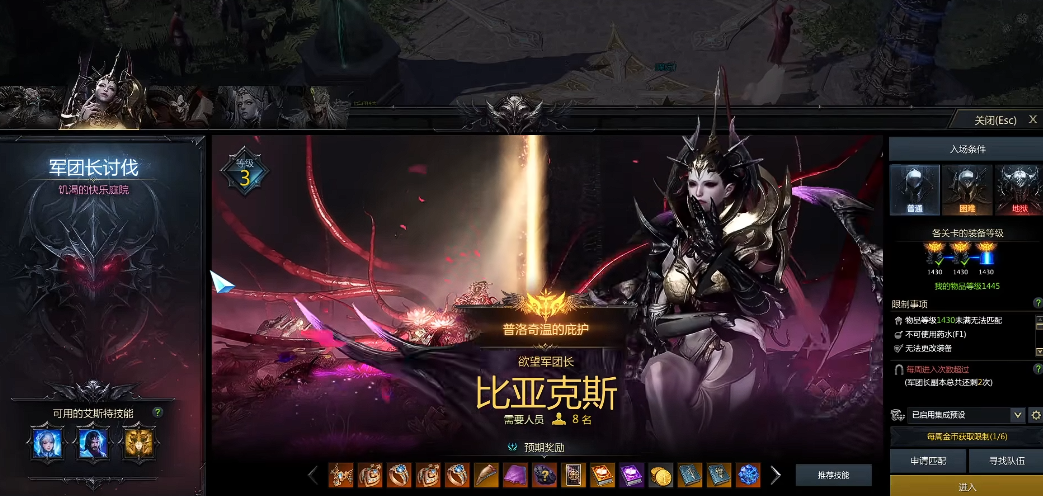Image resolution: width=1043 pixels, height=496 pixels.
Task: Close the legion raid window
Action: pos(1033,120)
